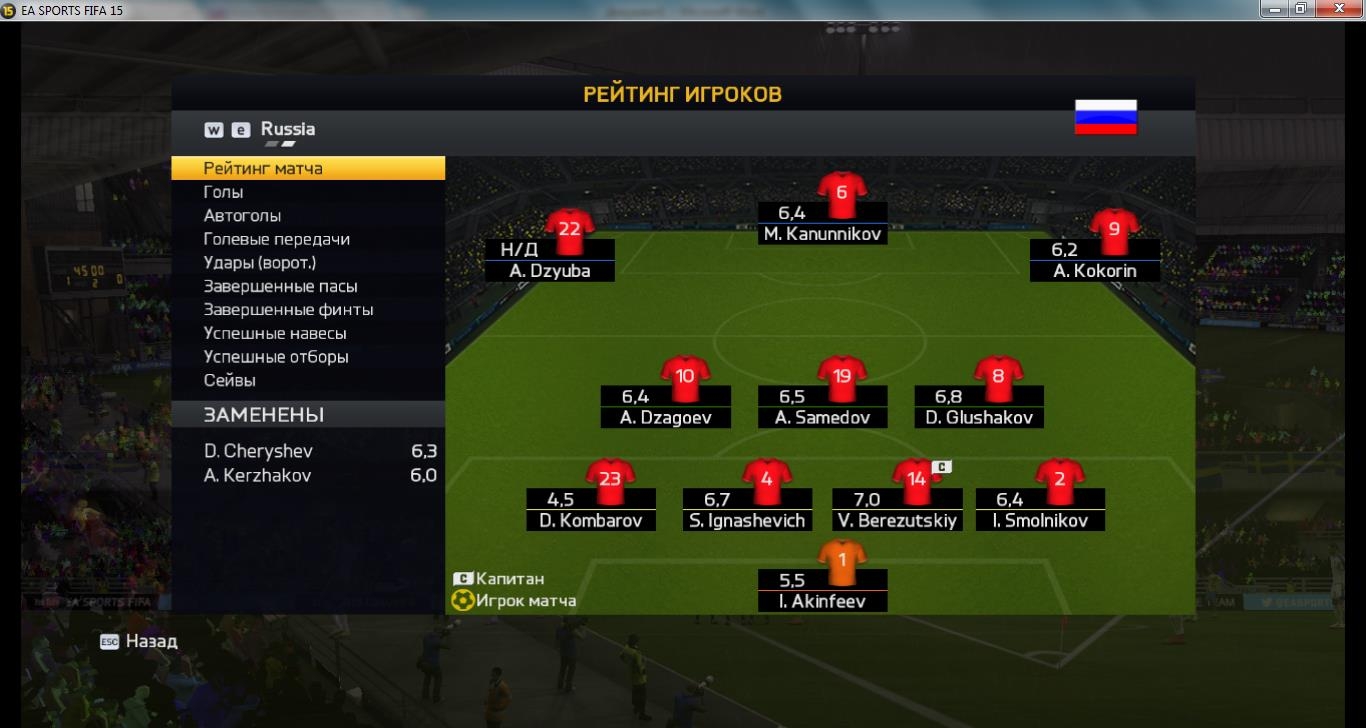
Task: Switch to Завершенные пасы stats
Action: [281, 287]
